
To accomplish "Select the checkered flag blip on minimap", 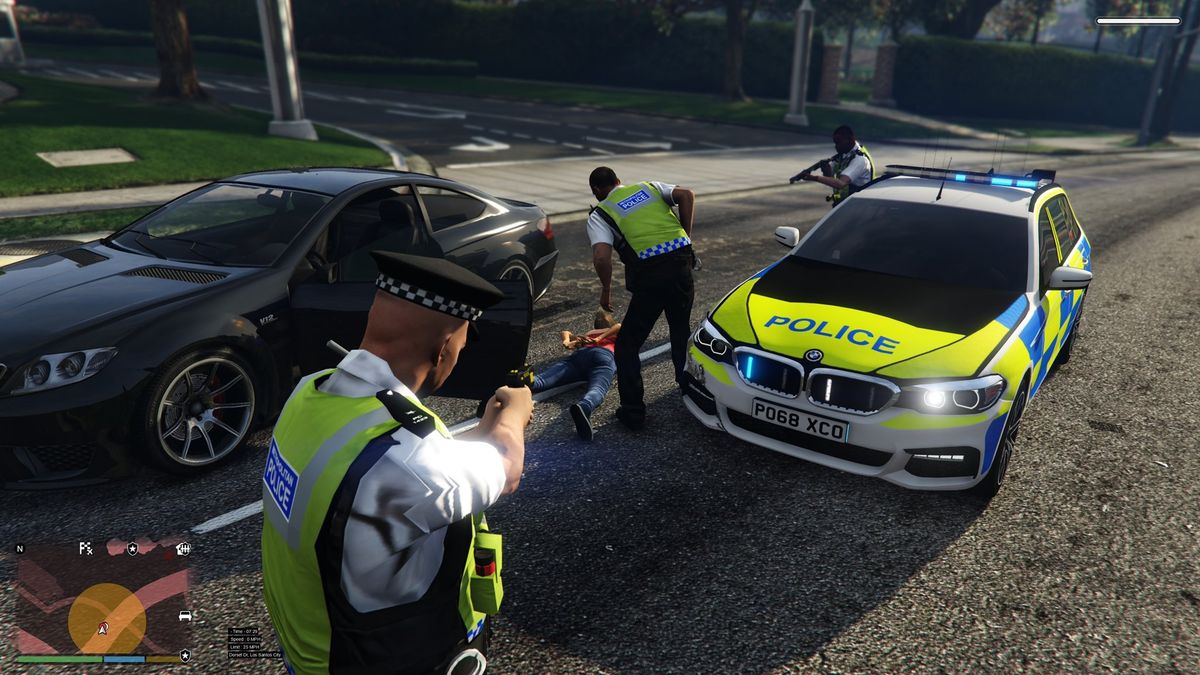I will [x=86, y=548].
